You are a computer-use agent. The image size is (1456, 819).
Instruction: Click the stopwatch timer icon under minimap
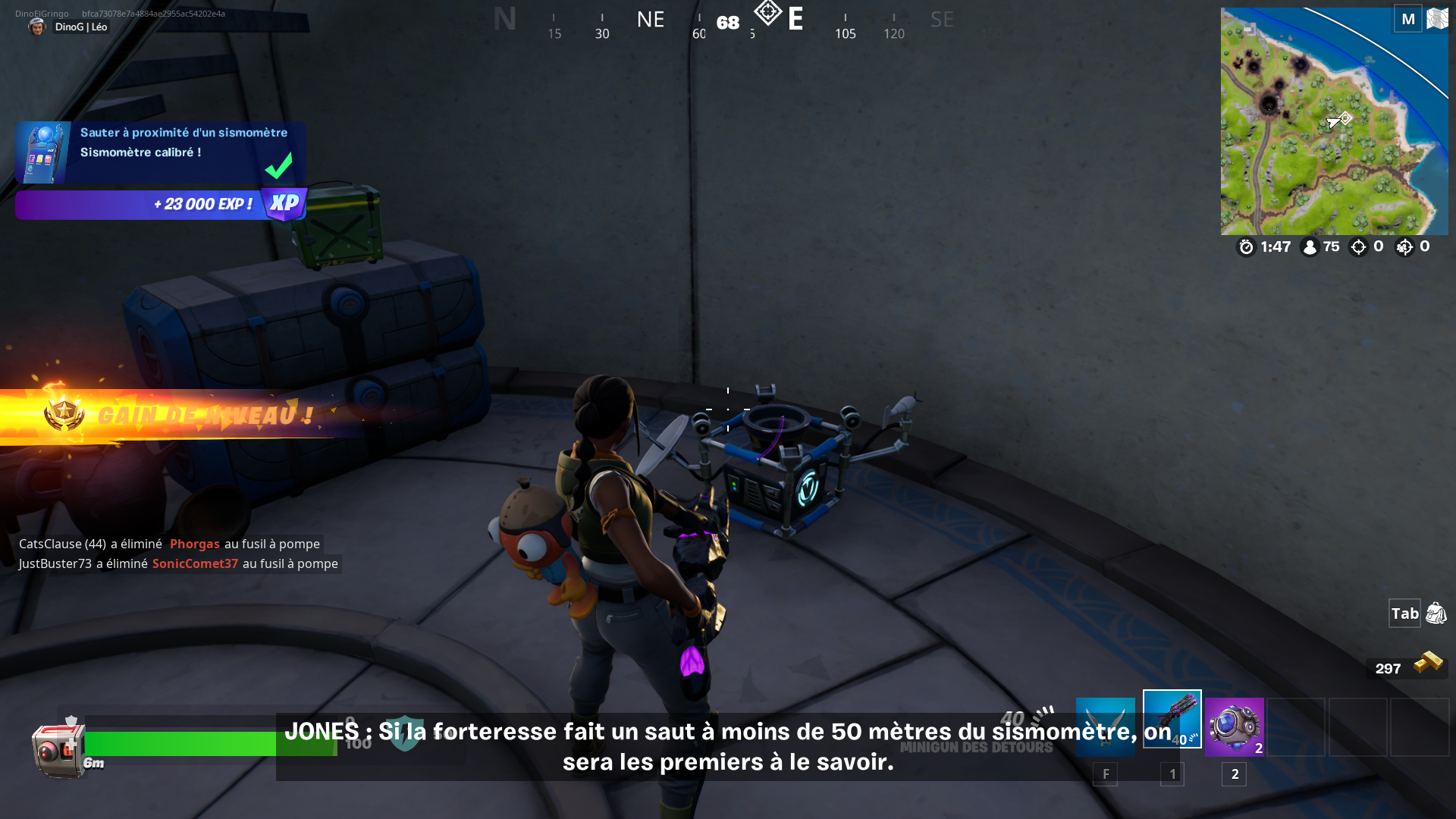coord(1246,246)
